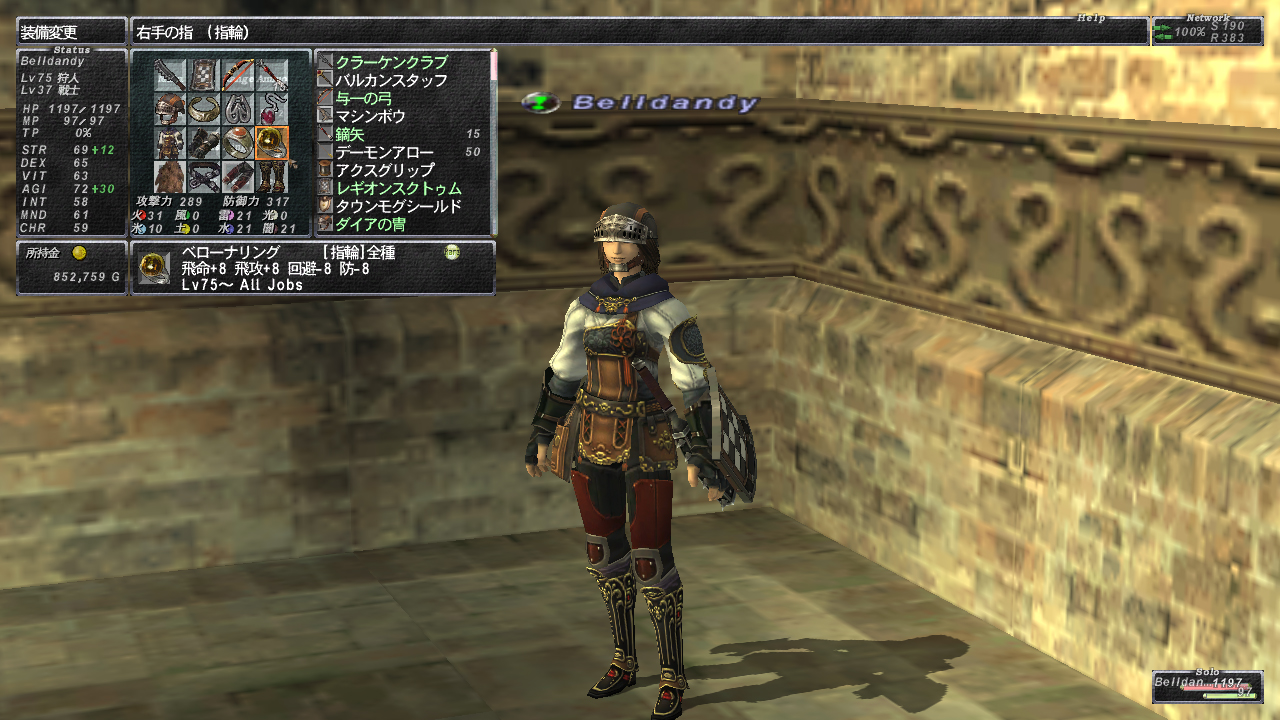Select the arrow ammo slot

click(272, 74)
